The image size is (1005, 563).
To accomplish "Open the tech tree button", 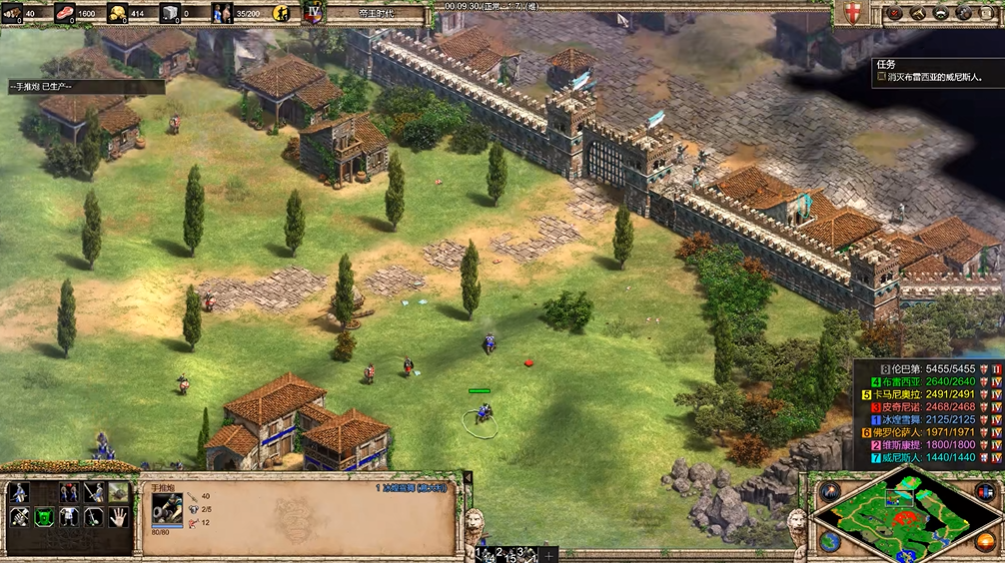I will click(x=940, y=13).
